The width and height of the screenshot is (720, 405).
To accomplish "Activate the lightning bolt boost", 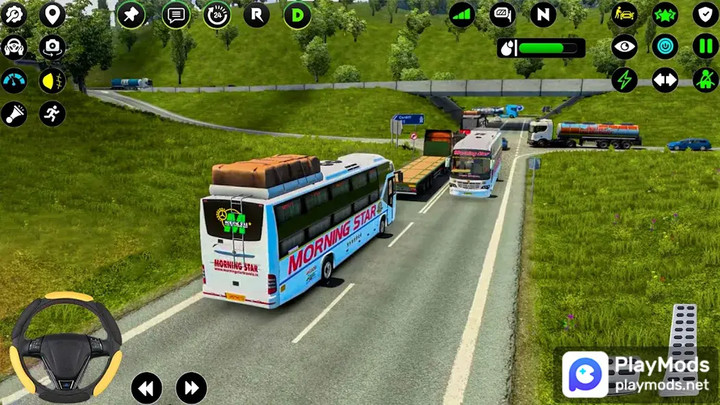I will pyautogui.click(x=624, y=80).
